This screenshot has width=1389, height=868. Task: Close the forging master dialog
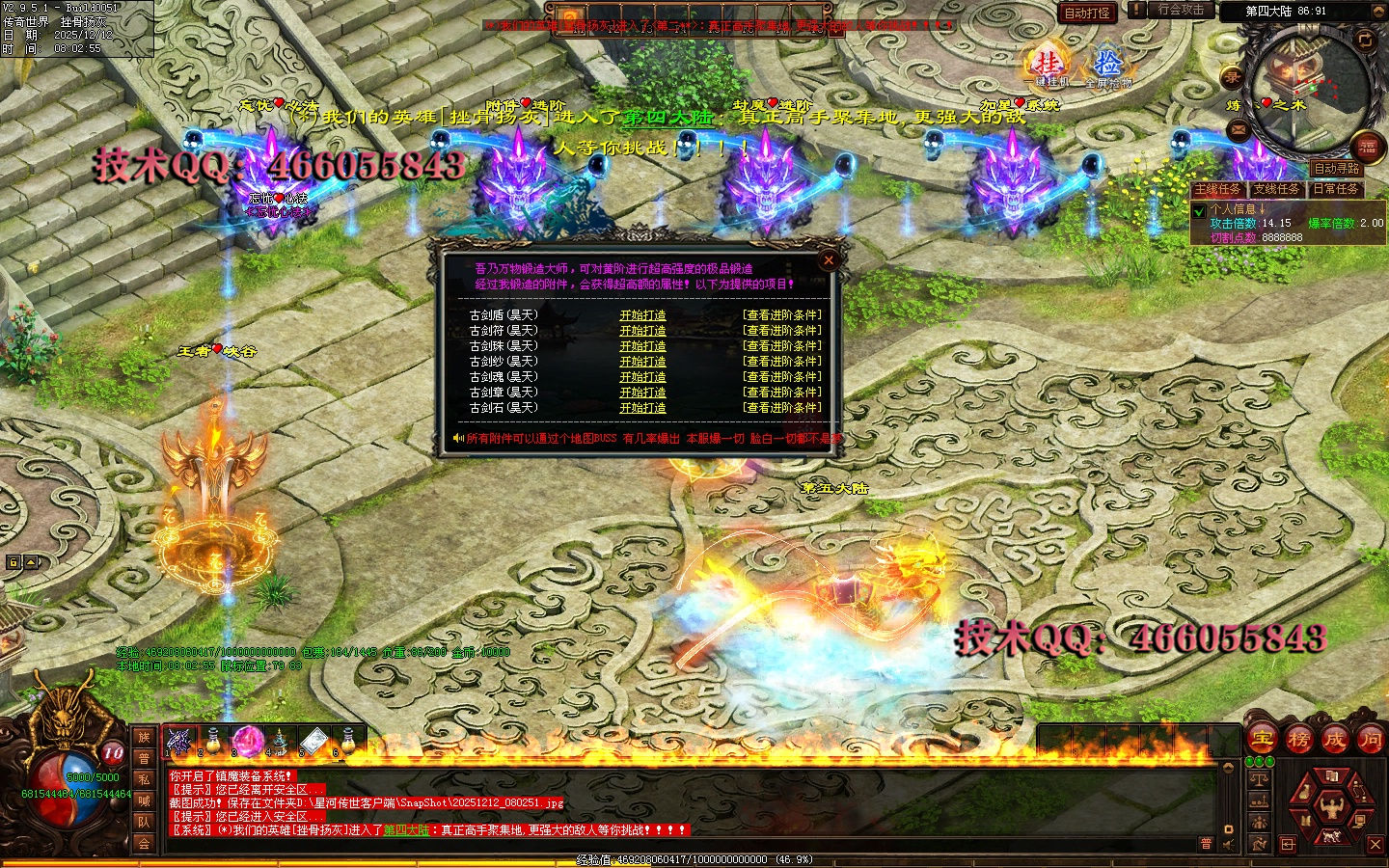pyautogui.click(x=828, y=259)
